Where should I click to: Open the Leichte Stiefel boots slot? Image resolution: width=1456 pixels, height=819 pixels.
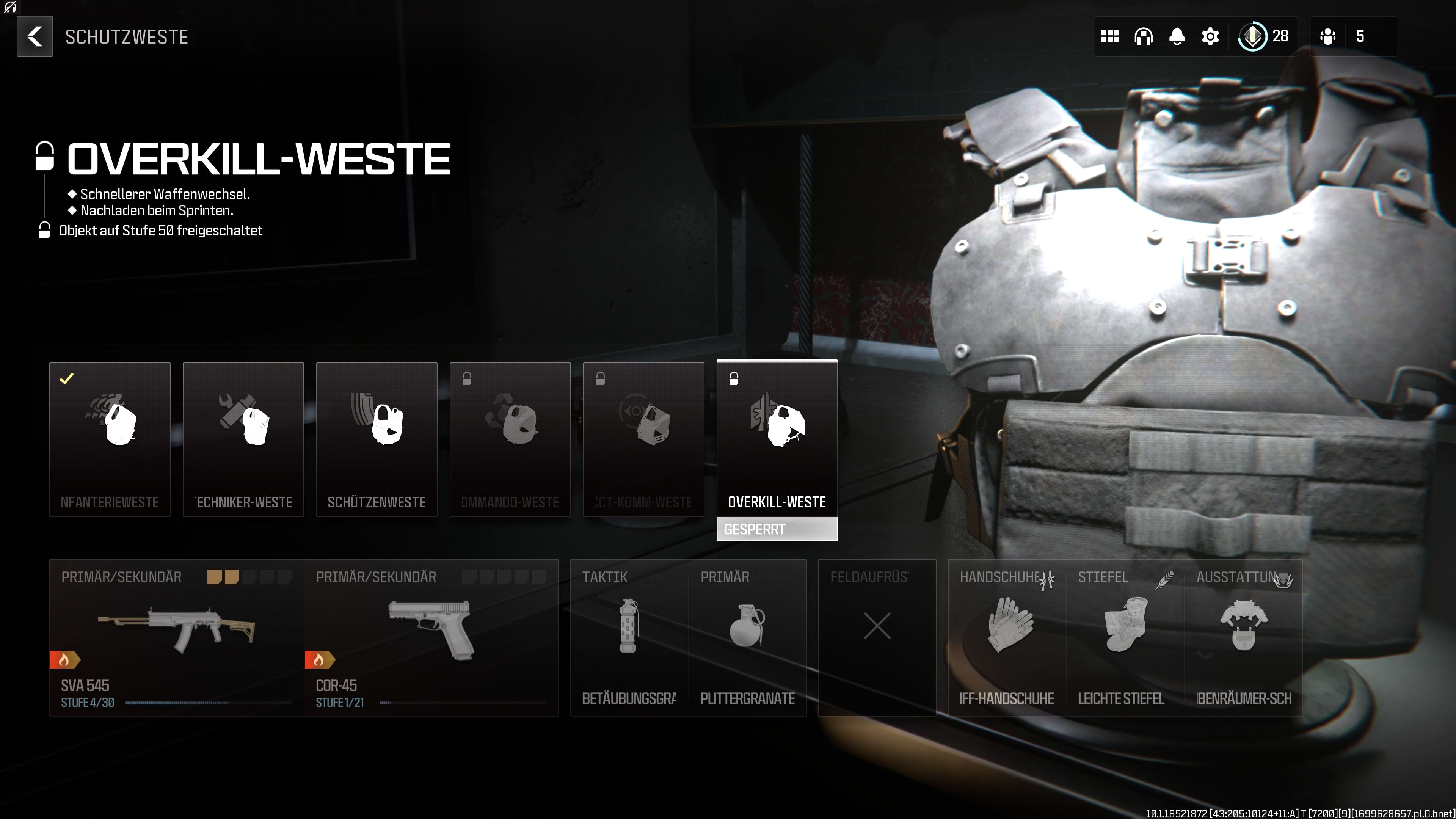(1125, 637)
